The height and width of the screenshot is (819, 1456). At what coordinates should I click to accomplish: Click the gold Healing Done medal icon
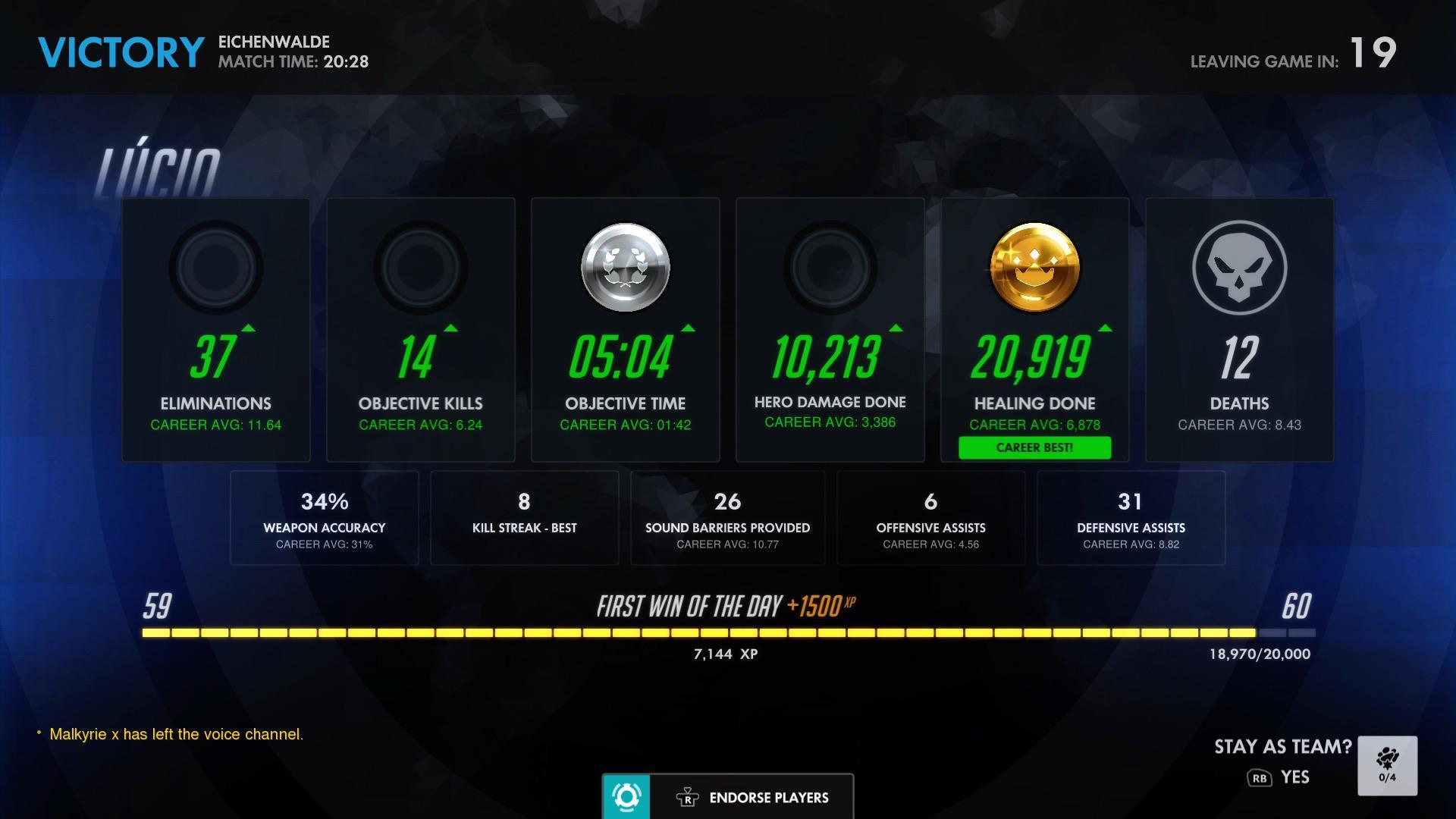point(1034,269)
